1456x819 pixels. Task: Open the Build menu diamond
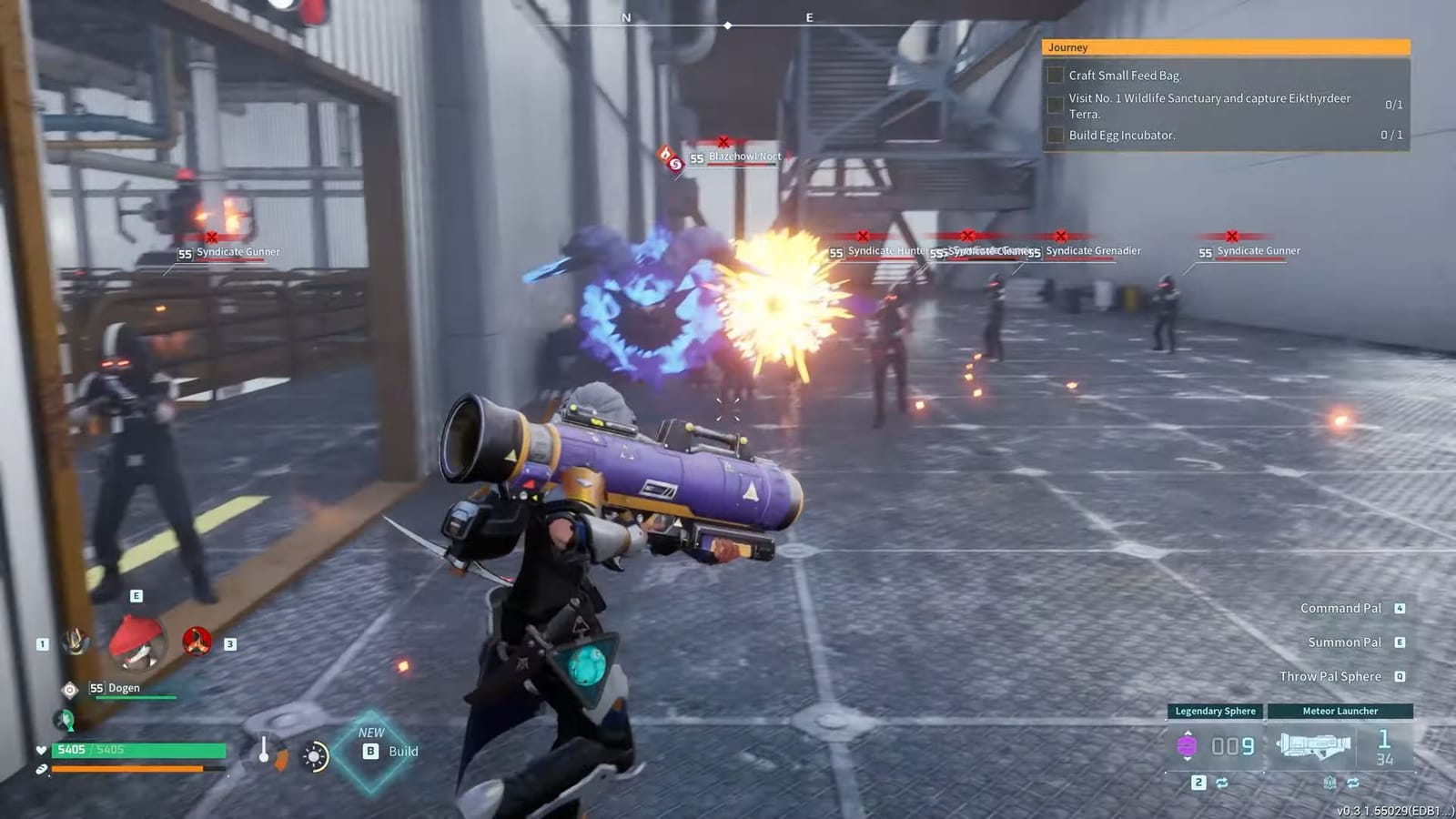coord(371,751)
